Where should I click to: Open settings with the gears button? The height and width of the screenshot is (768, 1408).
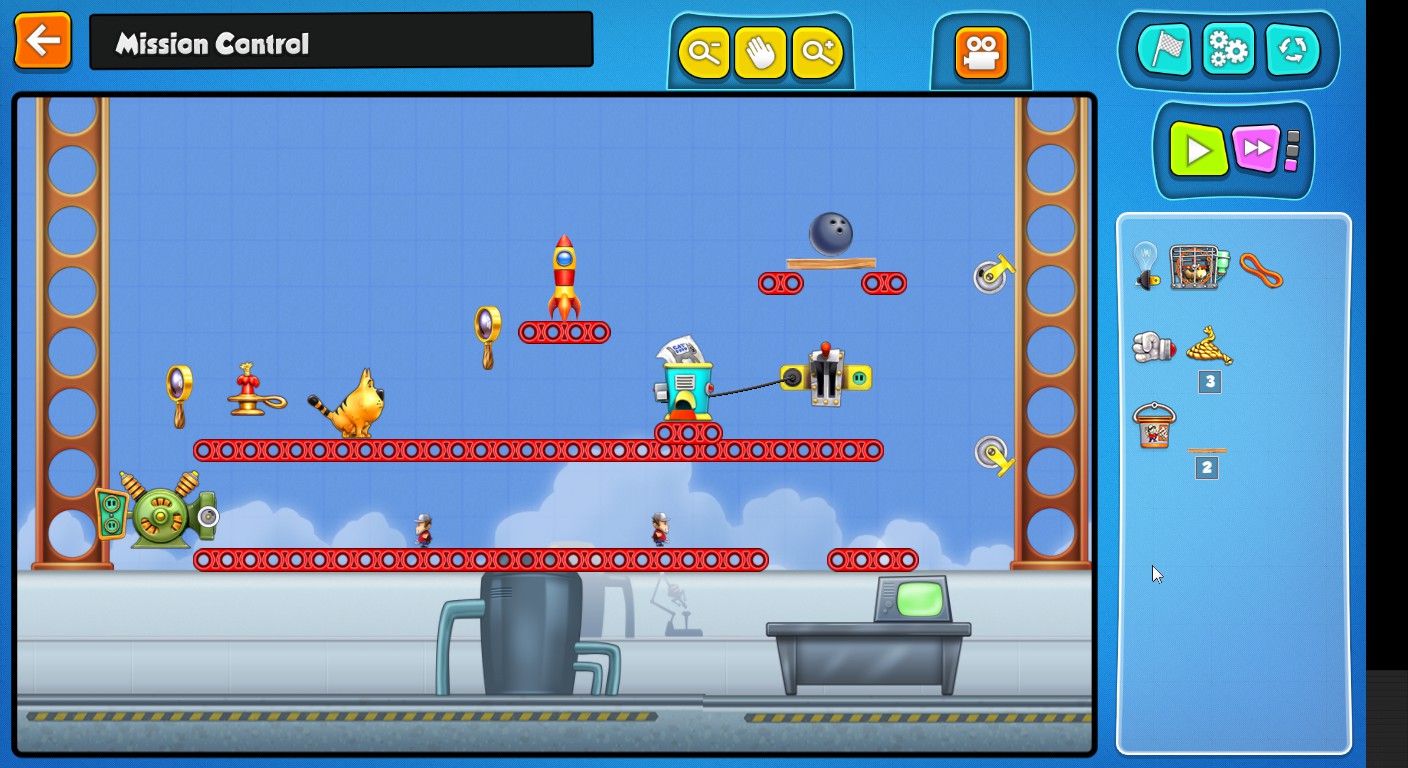(1228, 50)
